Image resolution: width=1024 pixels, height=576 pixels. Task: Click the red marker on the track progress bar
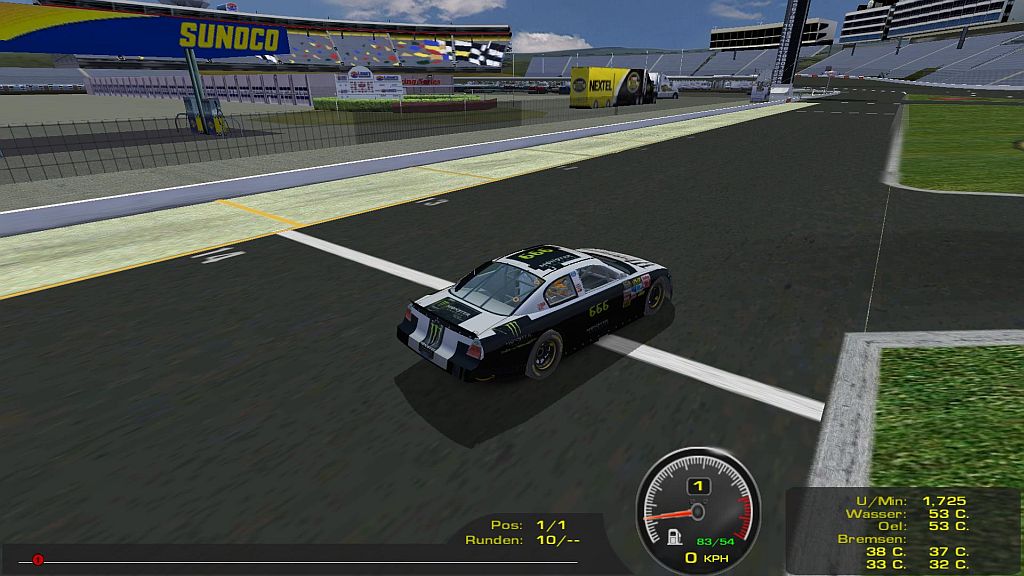pos(38,559)
